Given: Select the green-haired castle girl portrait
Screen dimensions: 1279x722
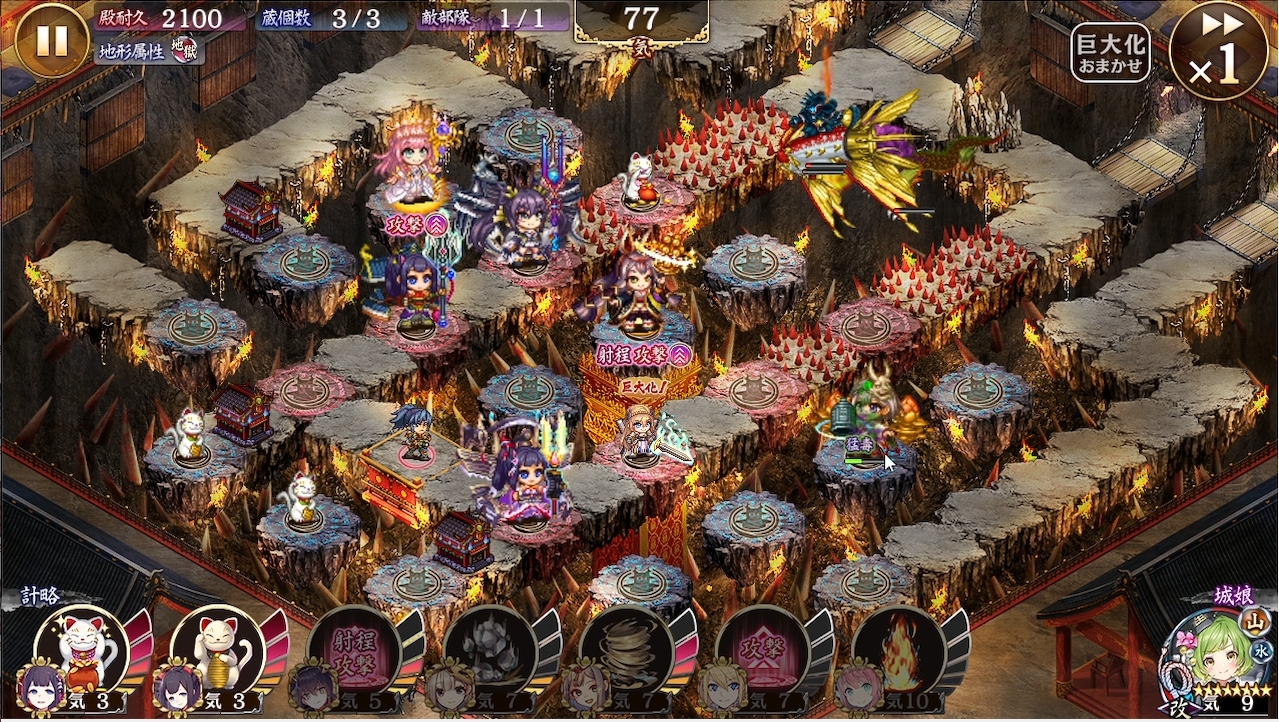Looking at the screenshot, I should pyautogui.click(x=1209, y=655).
